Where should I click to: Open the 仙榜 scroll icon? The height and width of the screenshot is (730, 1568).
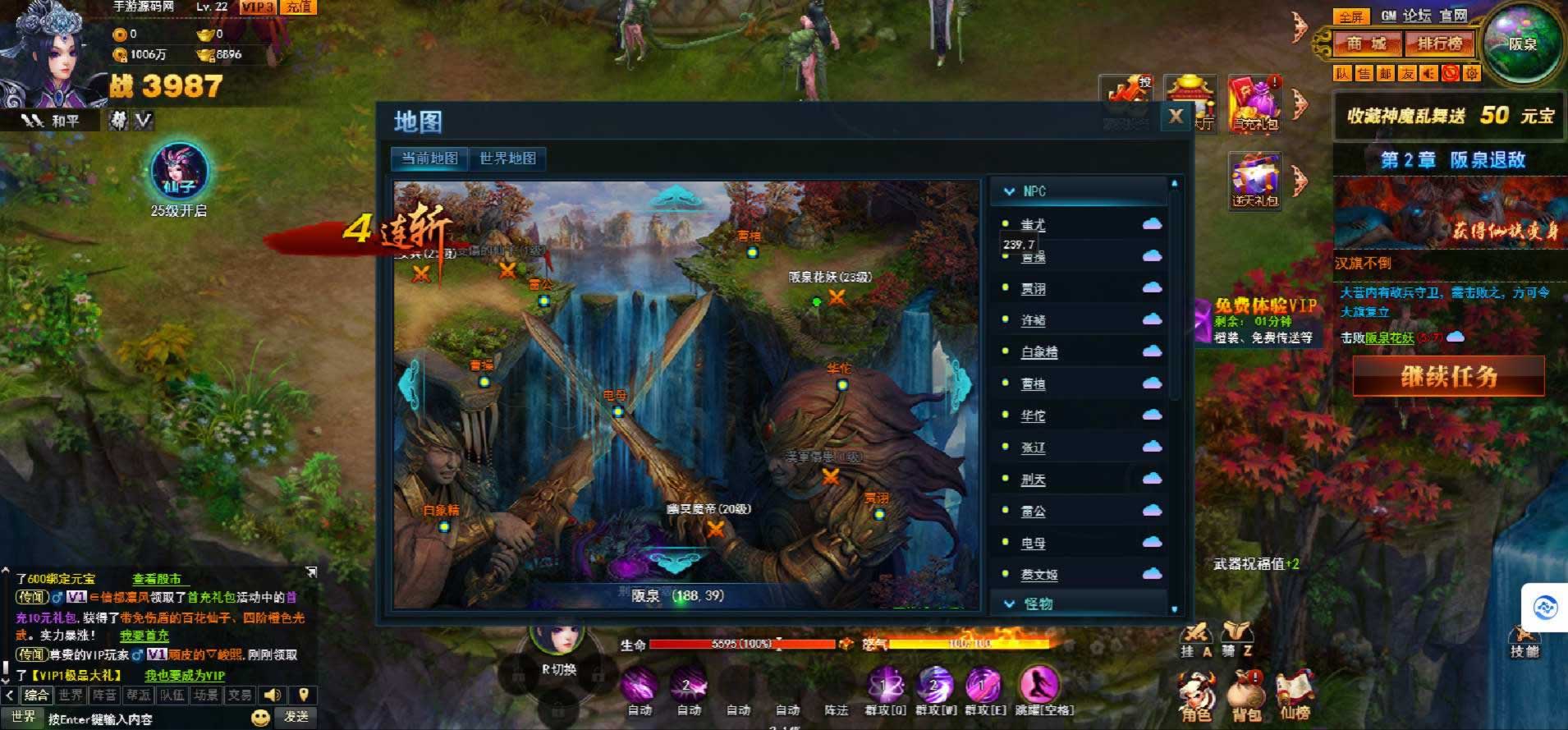[1295, 696]
